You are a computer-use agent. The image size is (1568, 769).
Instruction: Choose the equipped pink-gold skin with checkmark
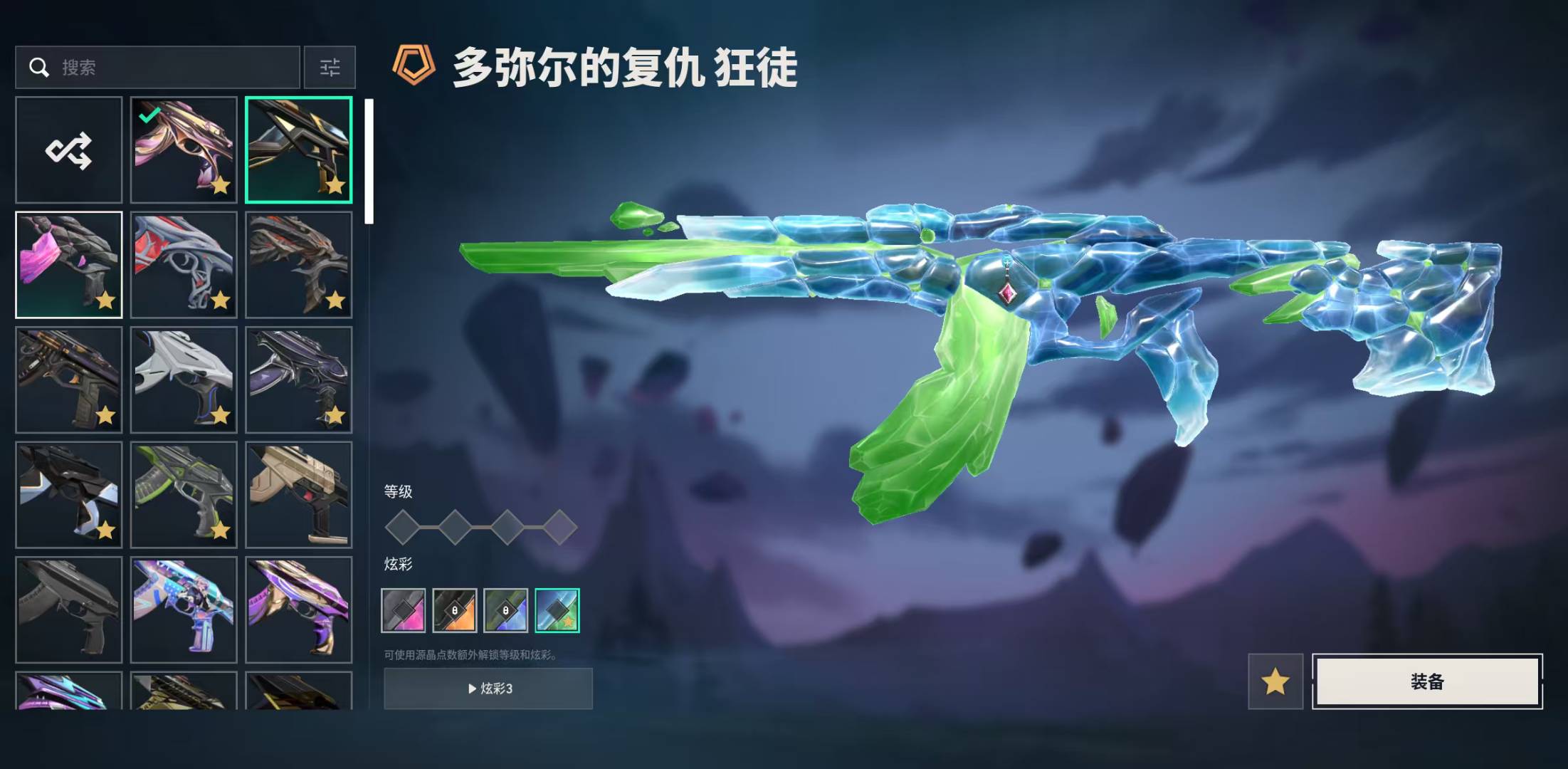pos(184,150)
